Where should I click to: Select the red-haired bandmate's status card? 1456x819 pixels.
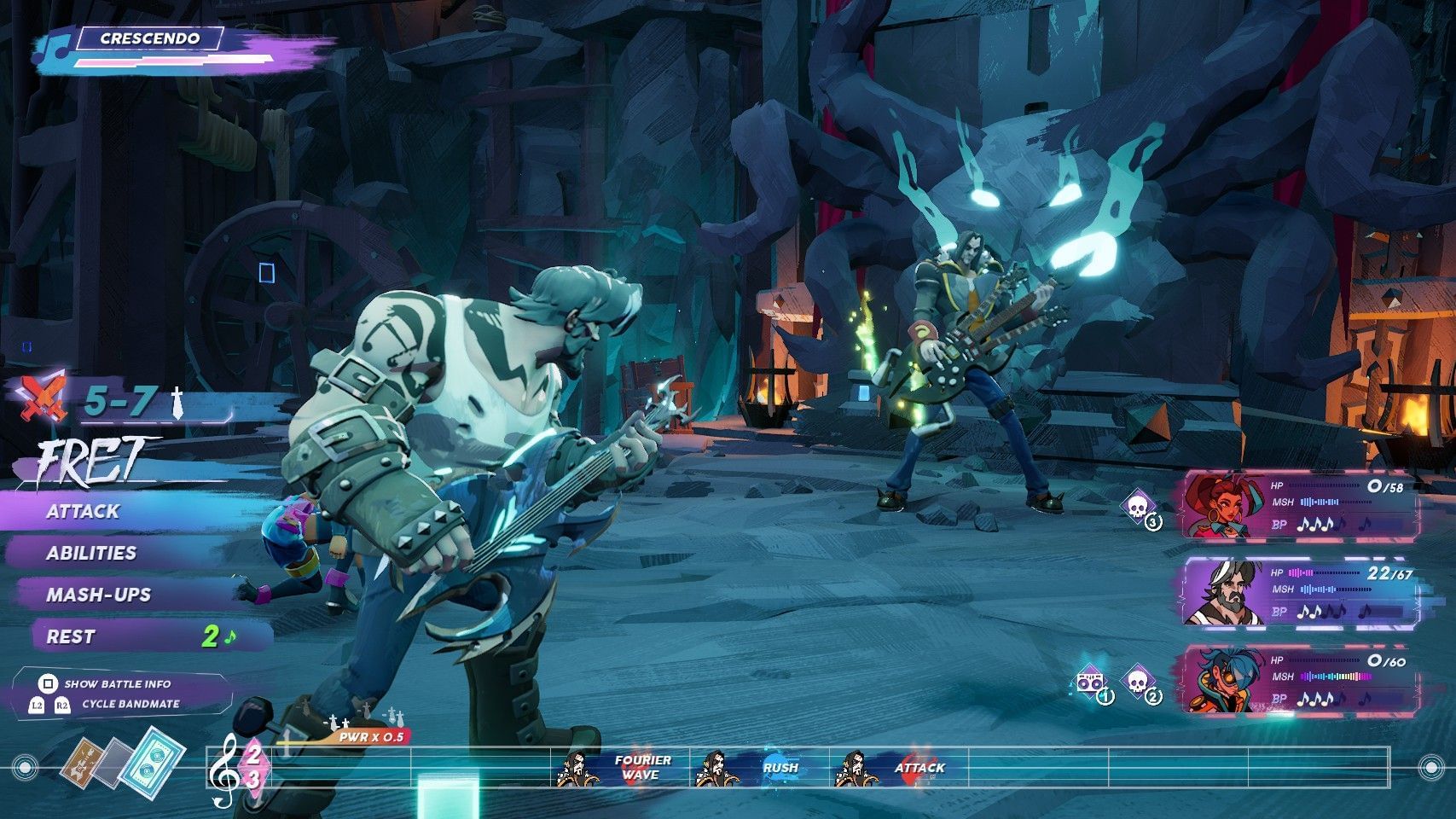1296,505
